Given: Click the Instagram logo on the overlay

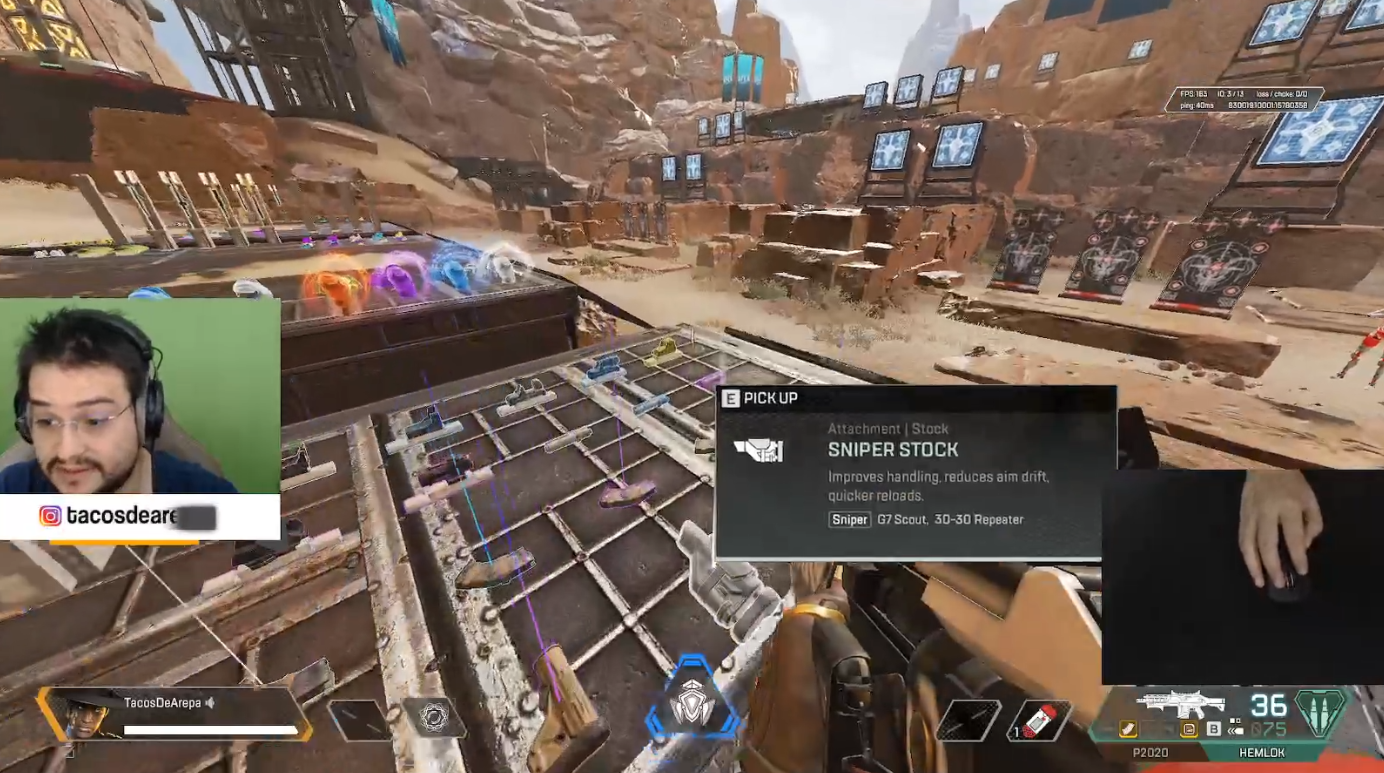Looking at the screenshot, I should [50, 516].
